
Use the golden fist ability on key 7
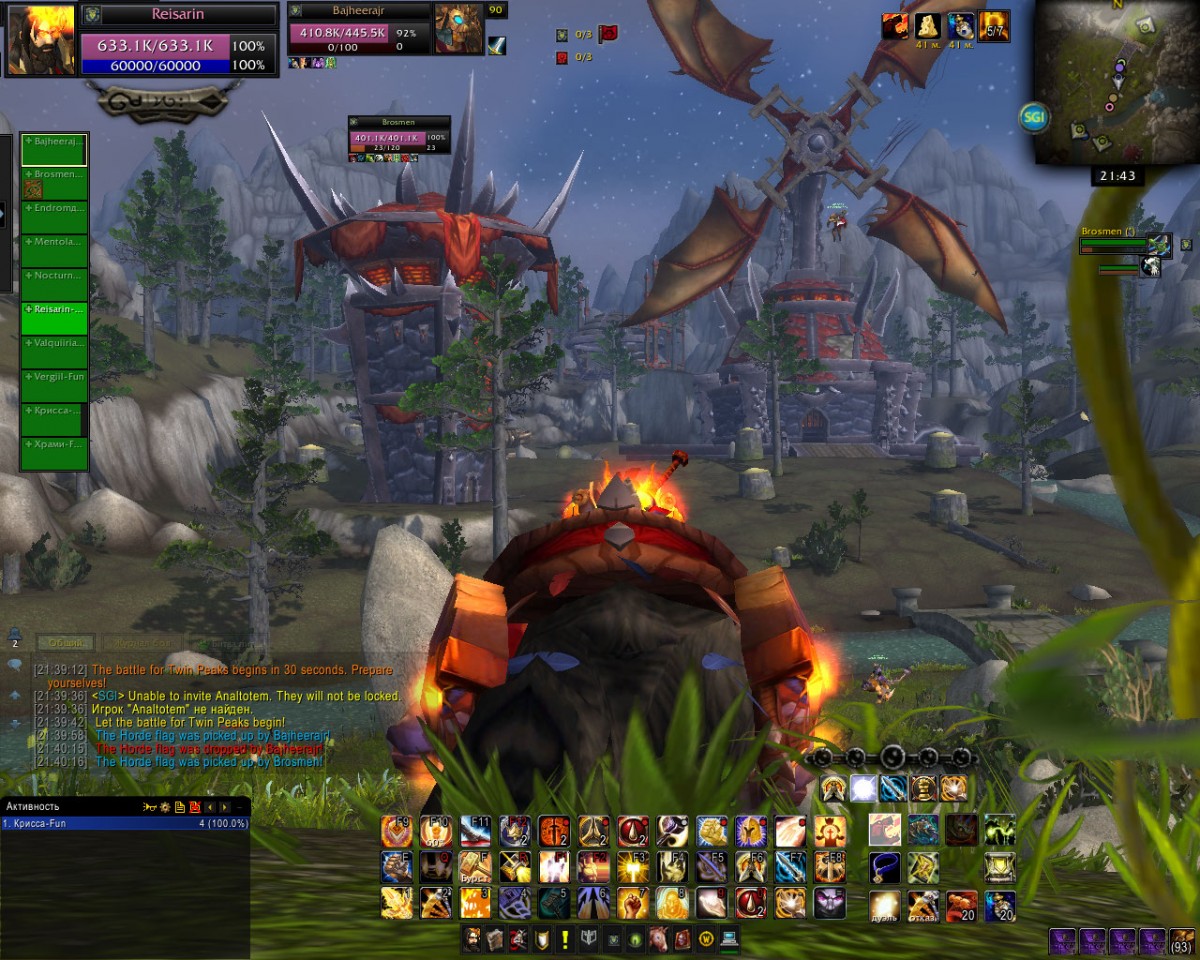pyautogui.click(x=632, y=903)
